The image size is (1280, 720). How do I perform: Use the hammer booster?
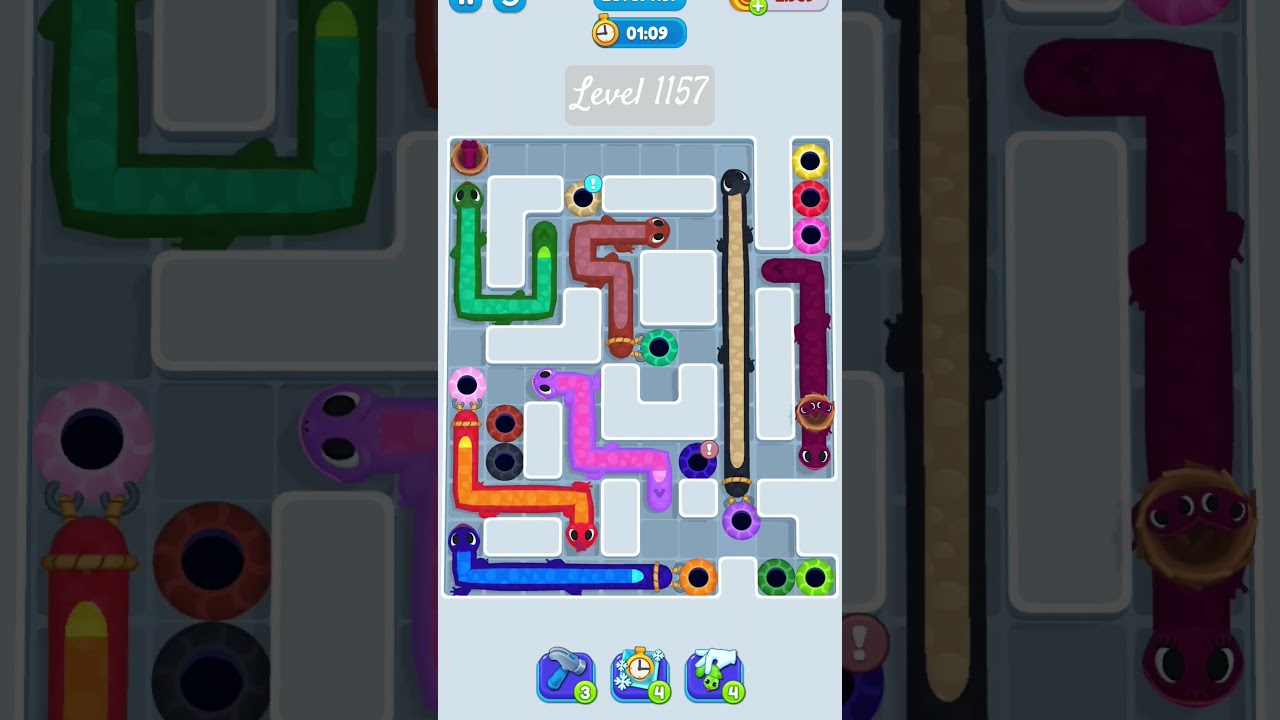click(566, 674)
